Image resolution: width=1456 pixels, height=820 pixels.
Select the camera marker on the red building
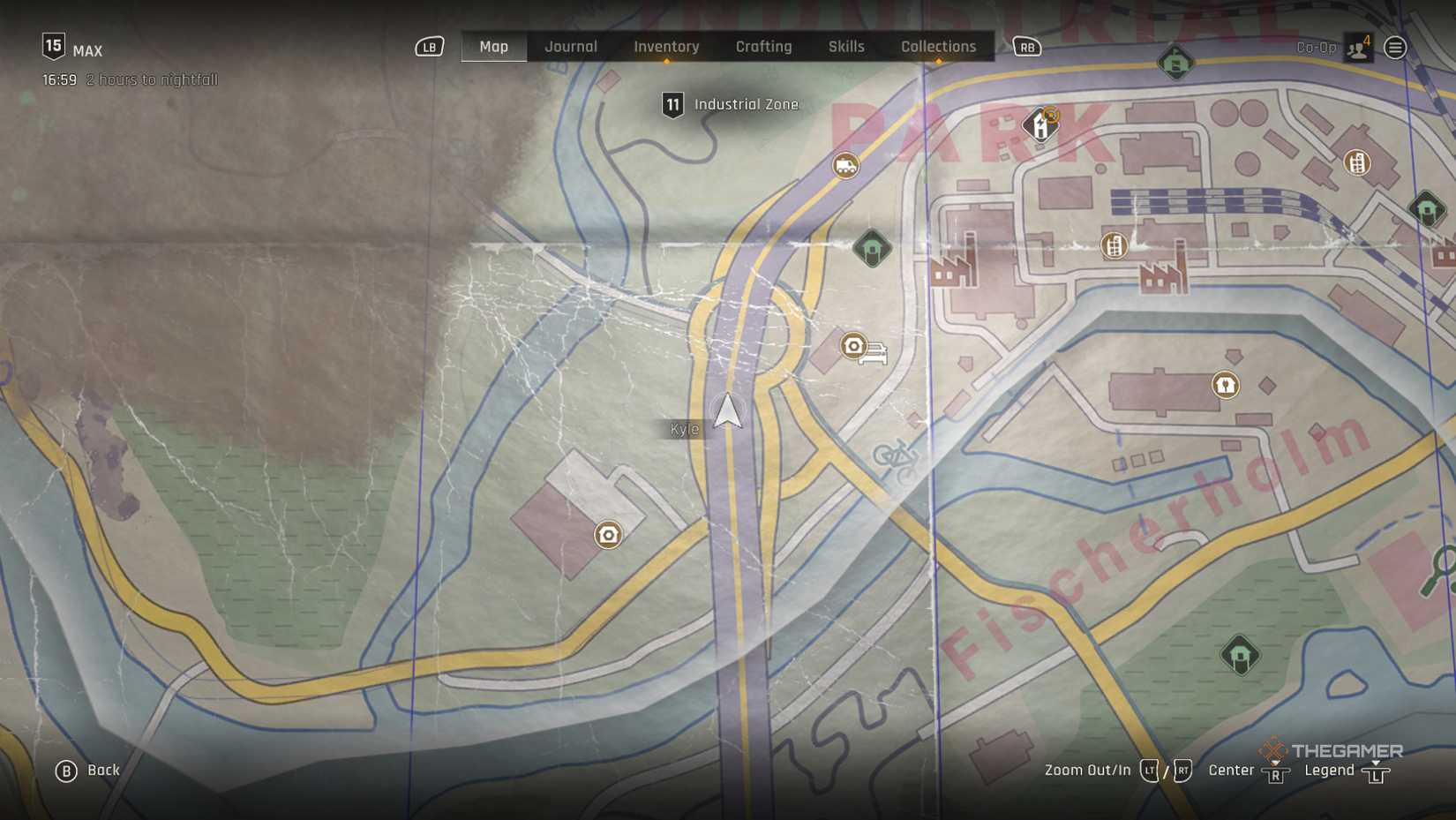(x=608, y=535)
